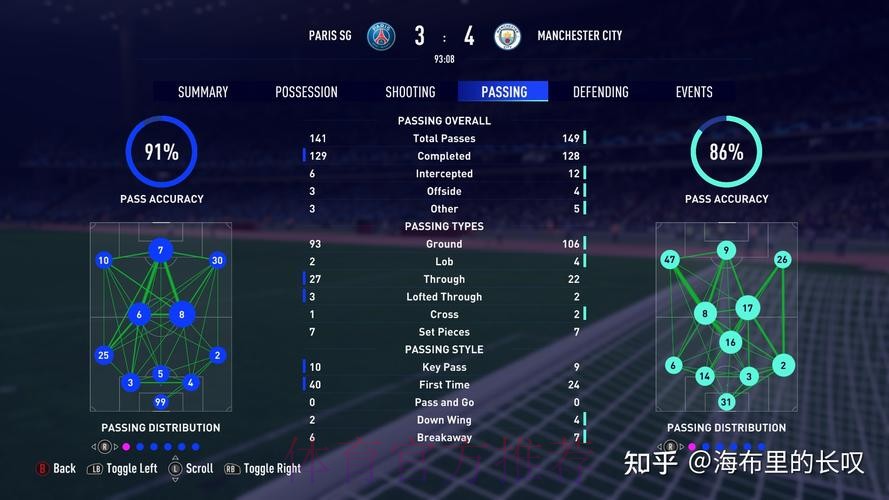Show the Shooting tab
889x500 pixels.
pos(410,92)
